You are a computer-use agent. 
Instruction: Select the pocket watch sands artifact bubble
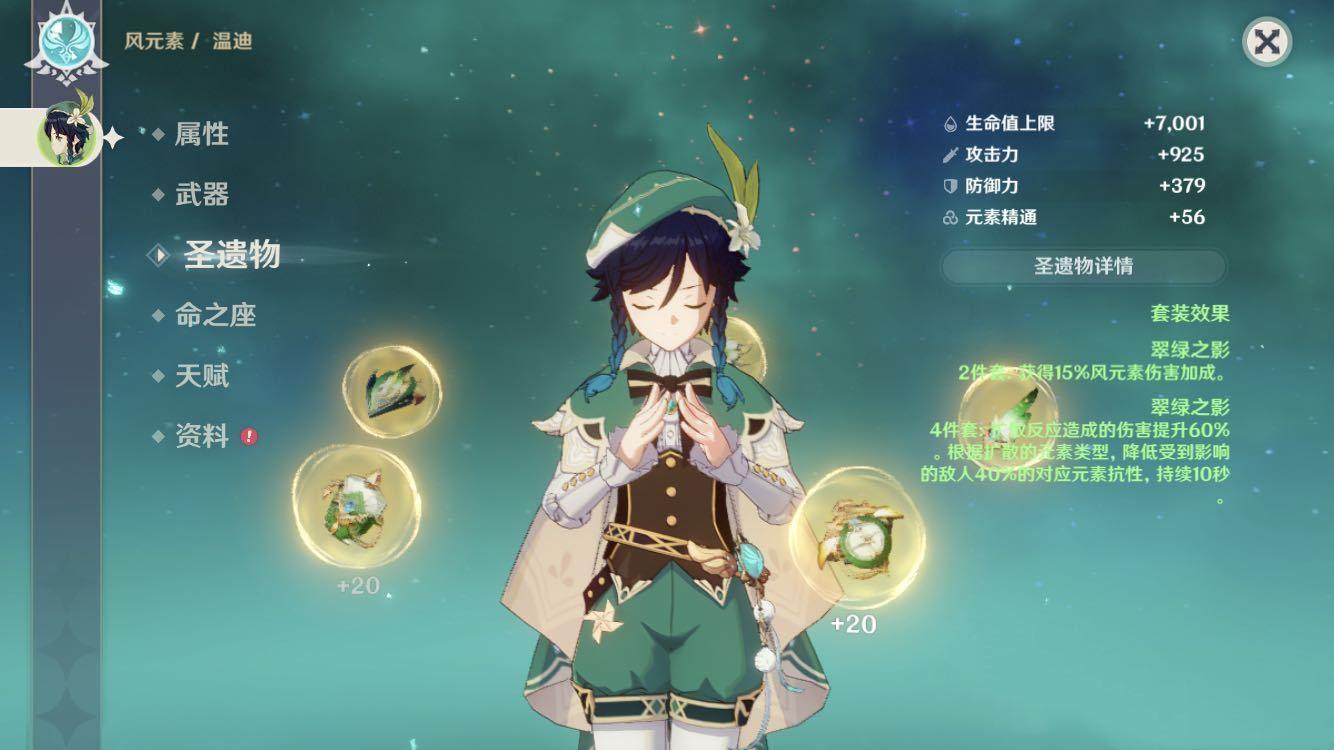(856, 538)
